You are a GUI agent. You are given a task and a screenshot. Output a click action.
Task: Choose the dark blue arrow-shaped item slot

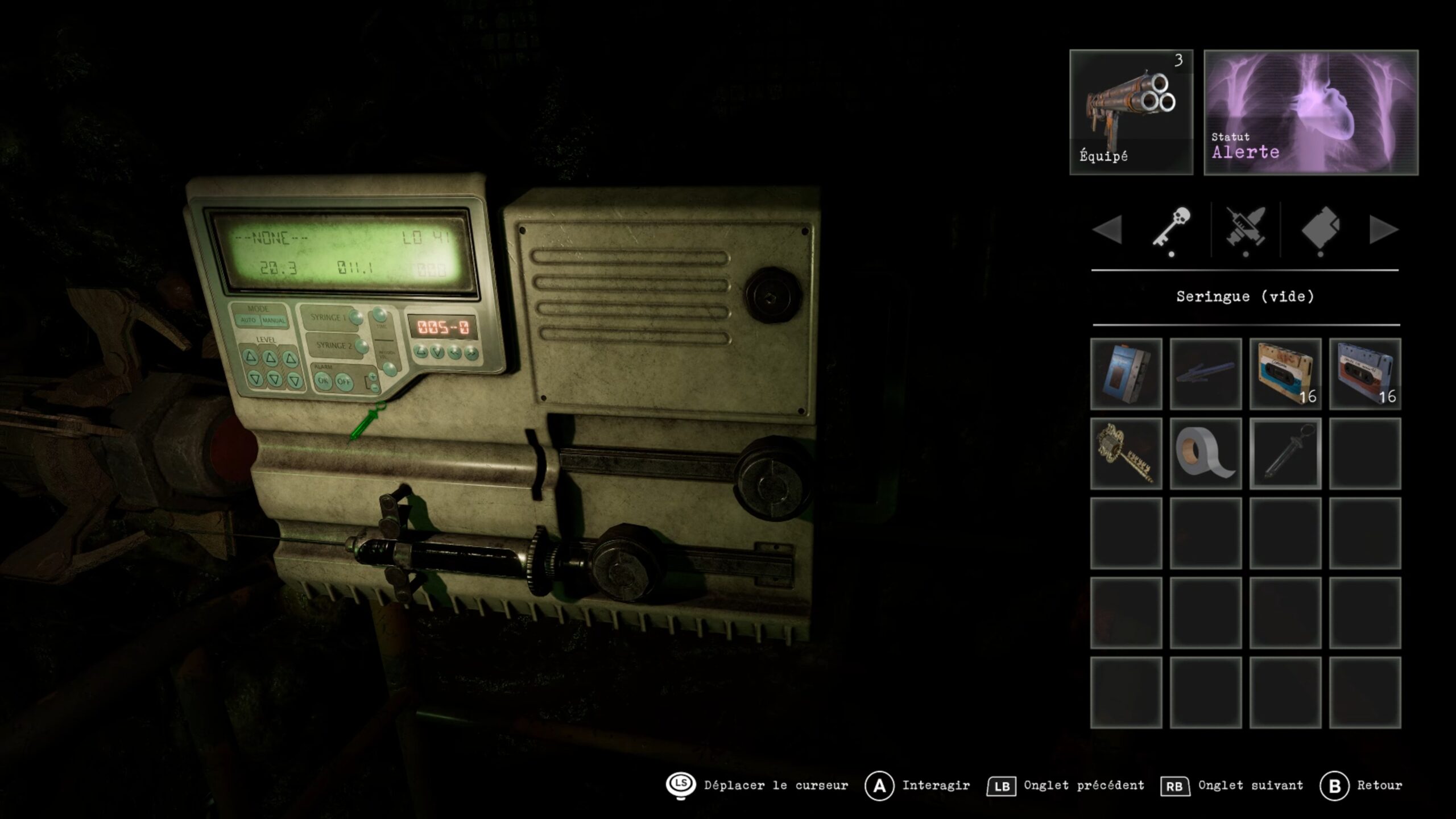tap(1205, 374)
